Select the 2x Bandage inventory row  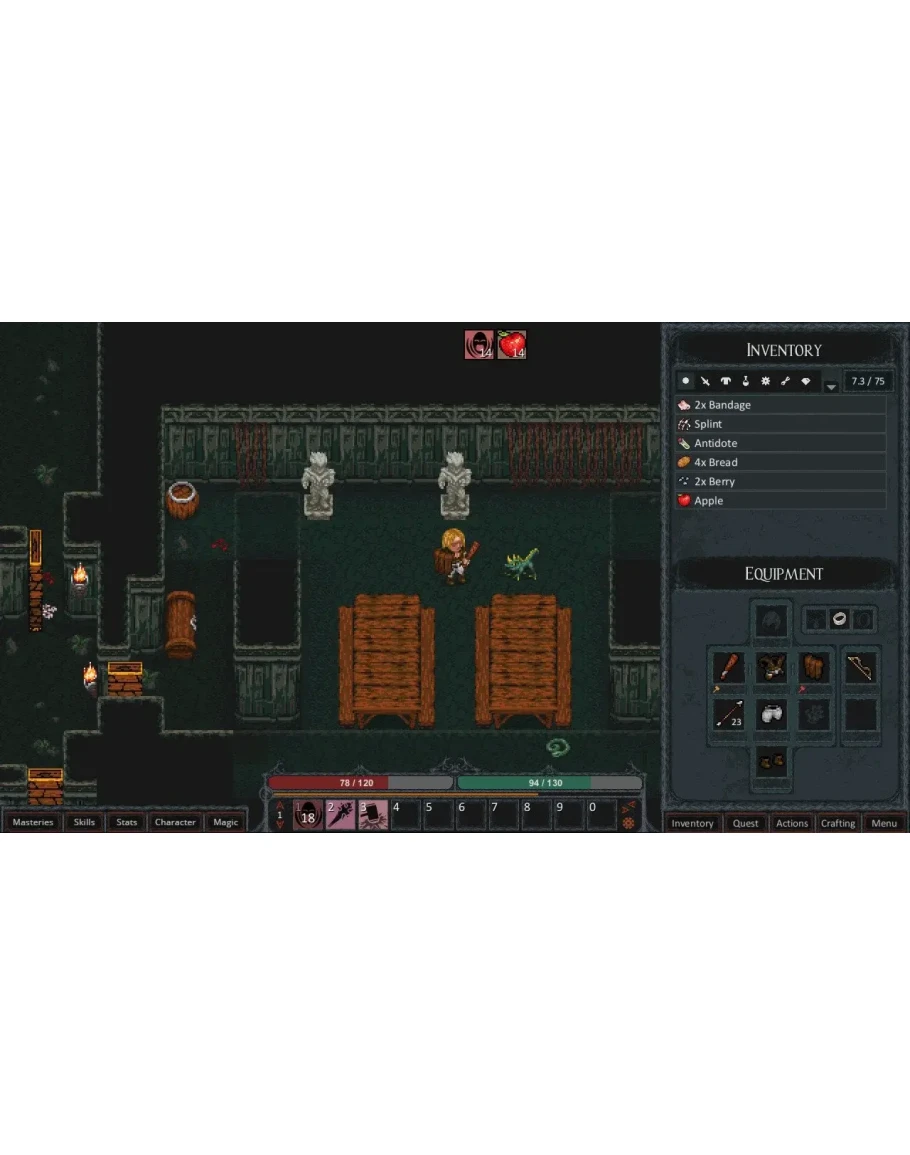click(x=780, y=405)
